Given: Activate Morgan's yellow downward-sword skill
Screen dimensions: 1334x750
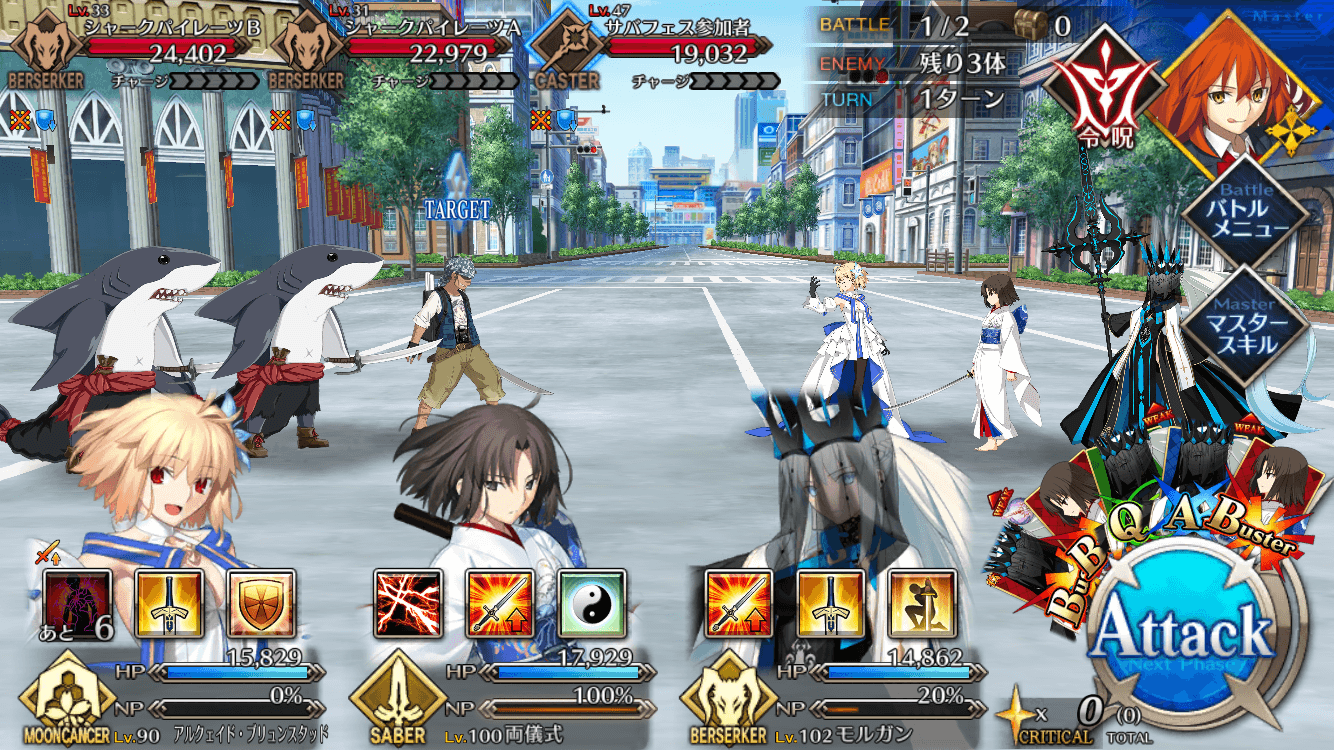Looking at the screenshot, I should (x=830, y=604).
